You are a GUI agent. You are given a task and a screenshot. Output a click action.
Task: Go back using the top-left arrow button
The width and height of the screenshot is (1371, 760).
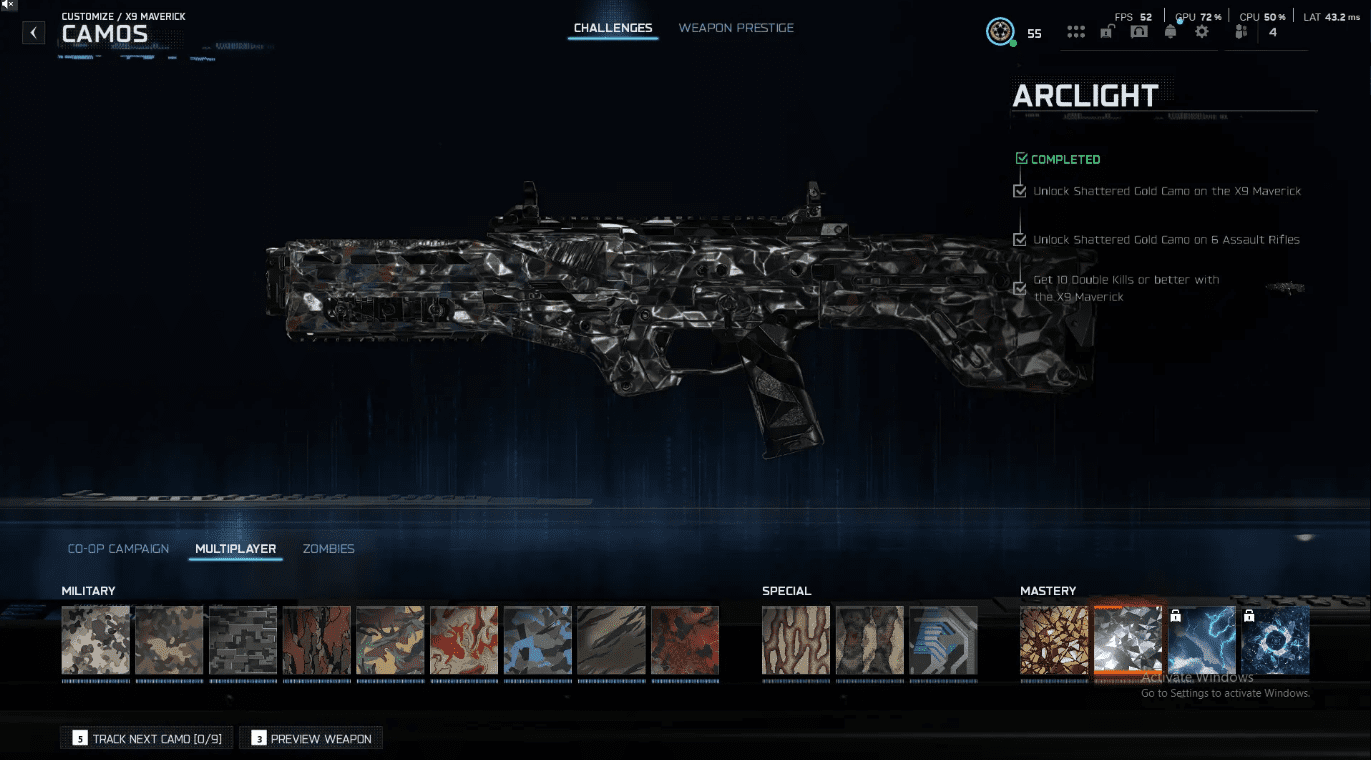click(34, 33)
